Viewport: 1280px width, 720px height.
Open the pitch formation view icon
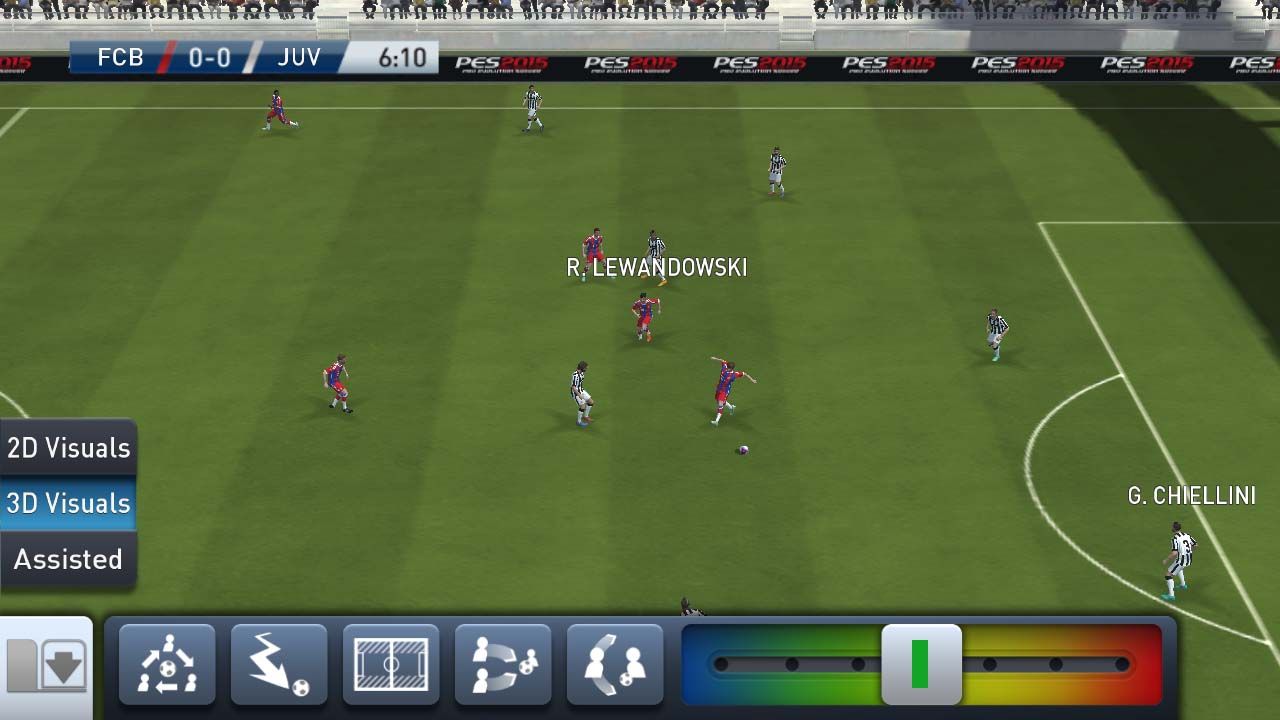pyautogui.click(x=391, y=664)
